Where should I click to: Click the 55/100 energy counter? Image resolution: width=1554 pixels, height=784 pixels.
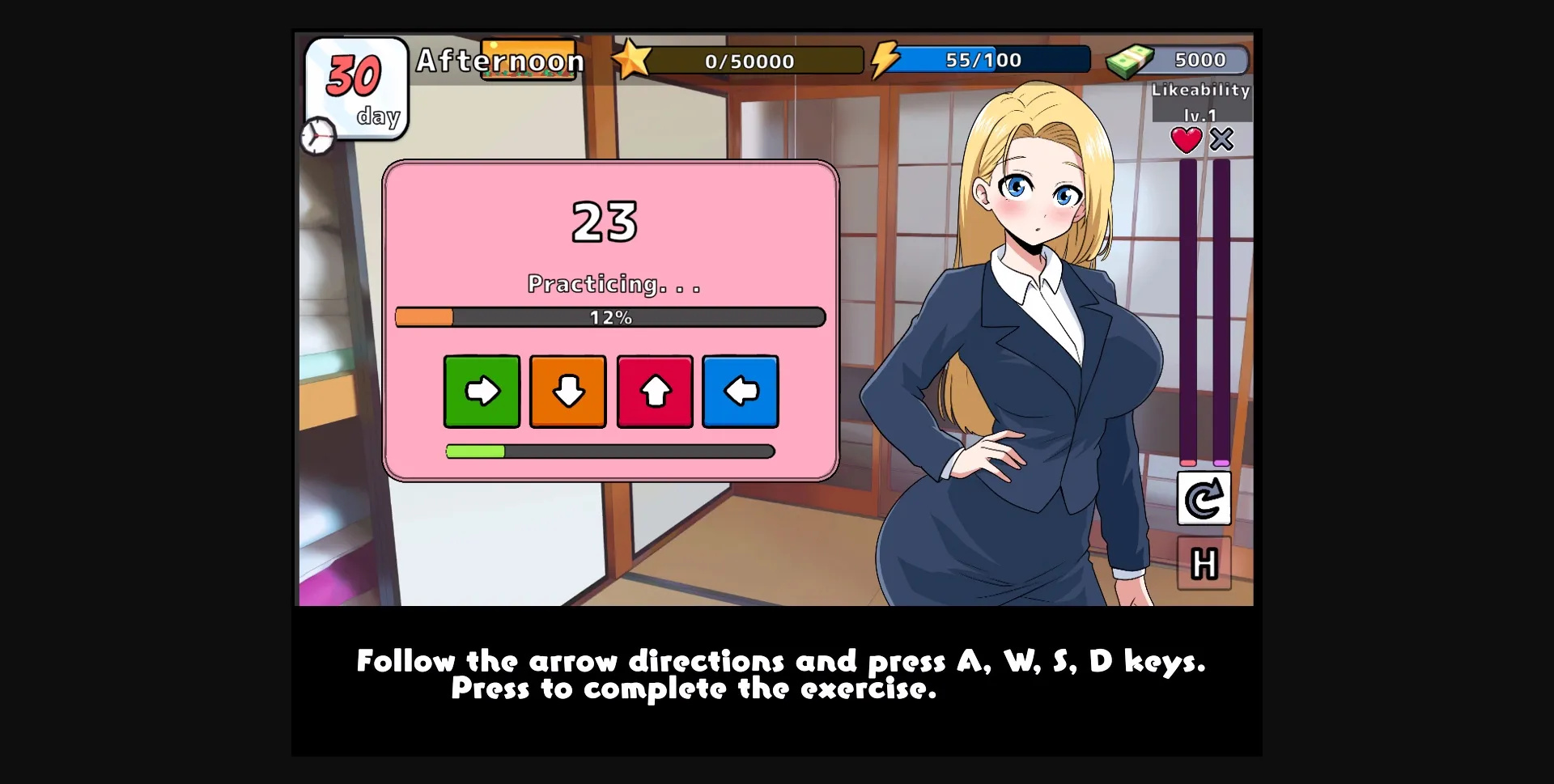984,58
